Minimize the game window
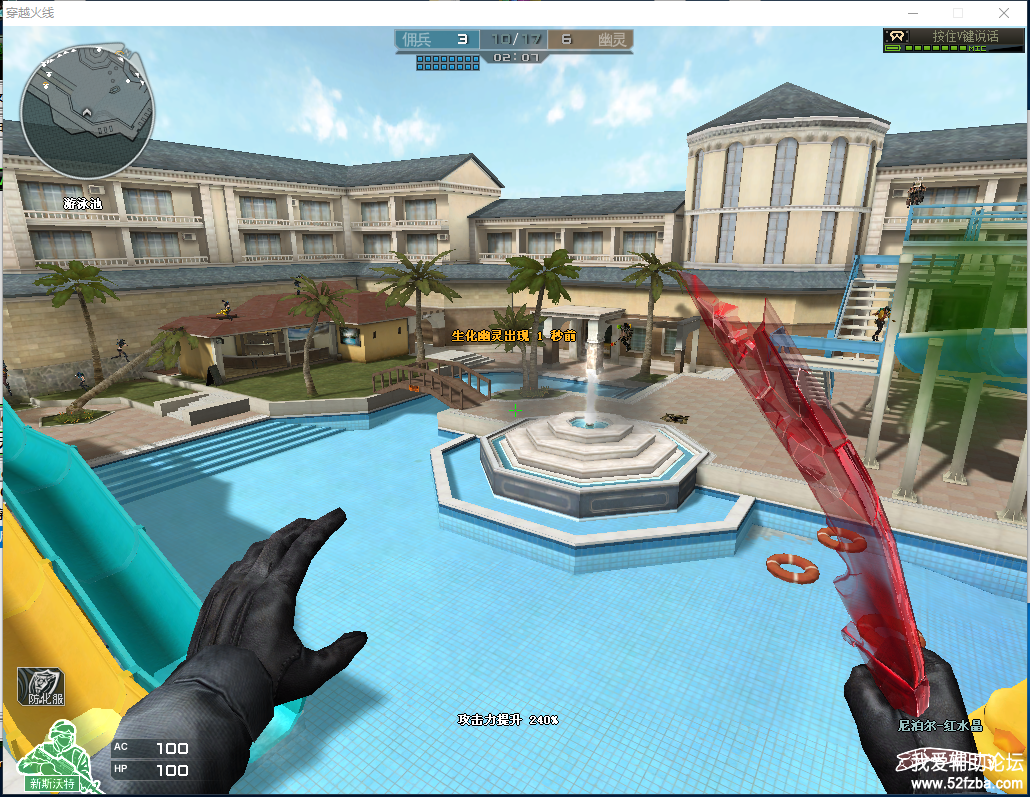 click(911, 13)
